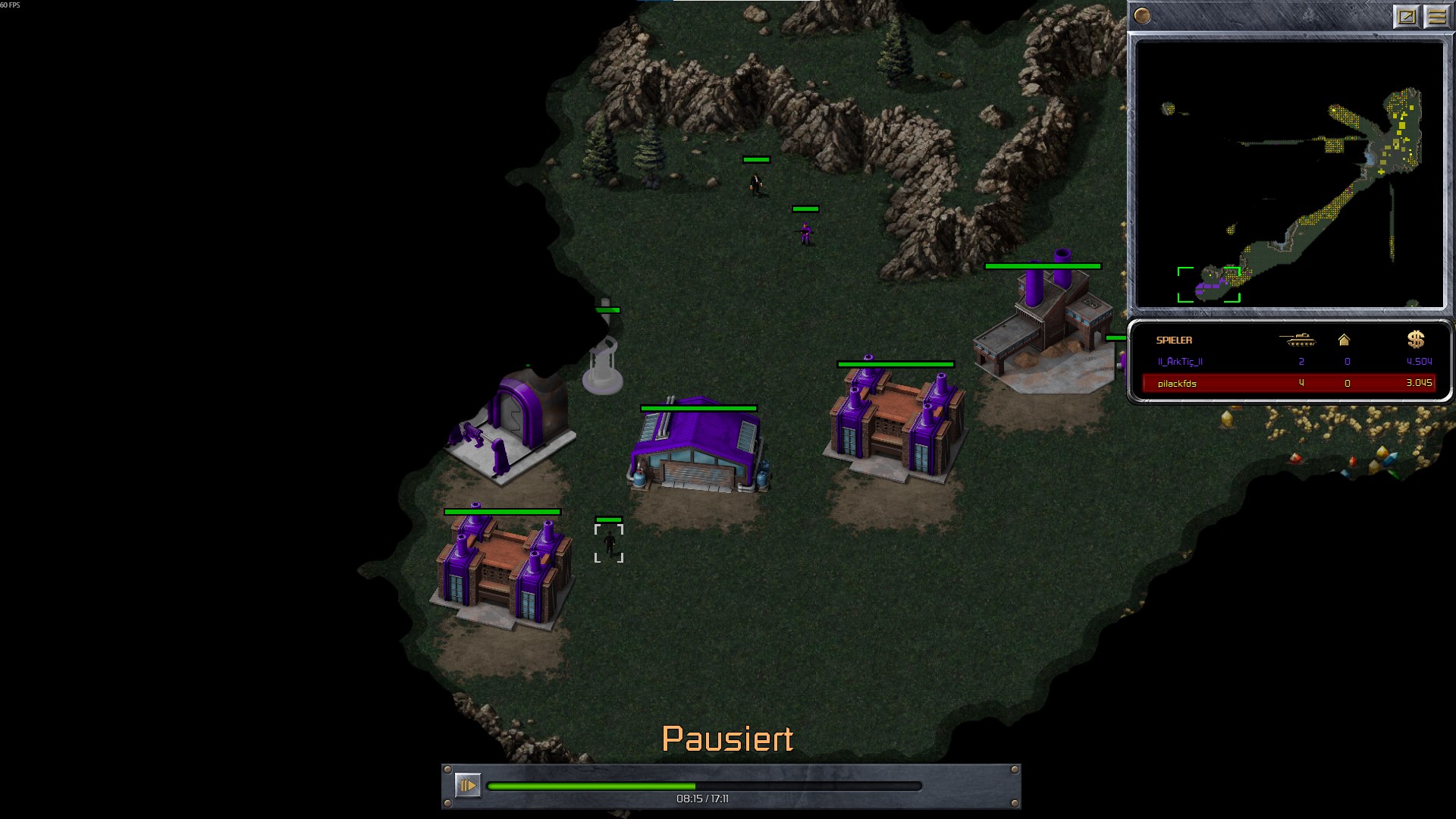Select player II_ArkTic_II in the player list
The height and width of the screenshot is (819, 1456).
[1180, 362]
